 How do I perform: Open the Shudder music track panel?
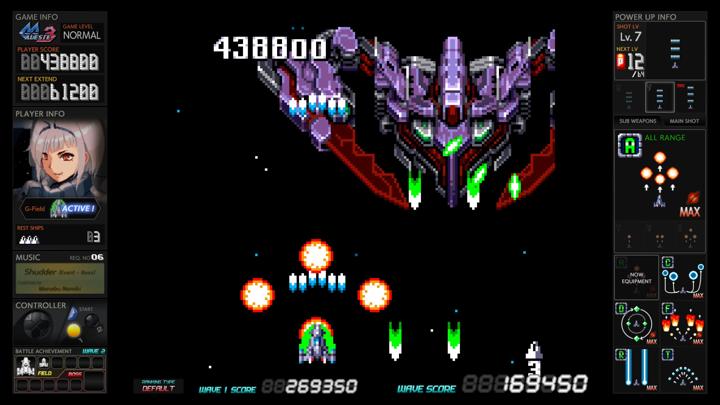click(x=60, y=277)
